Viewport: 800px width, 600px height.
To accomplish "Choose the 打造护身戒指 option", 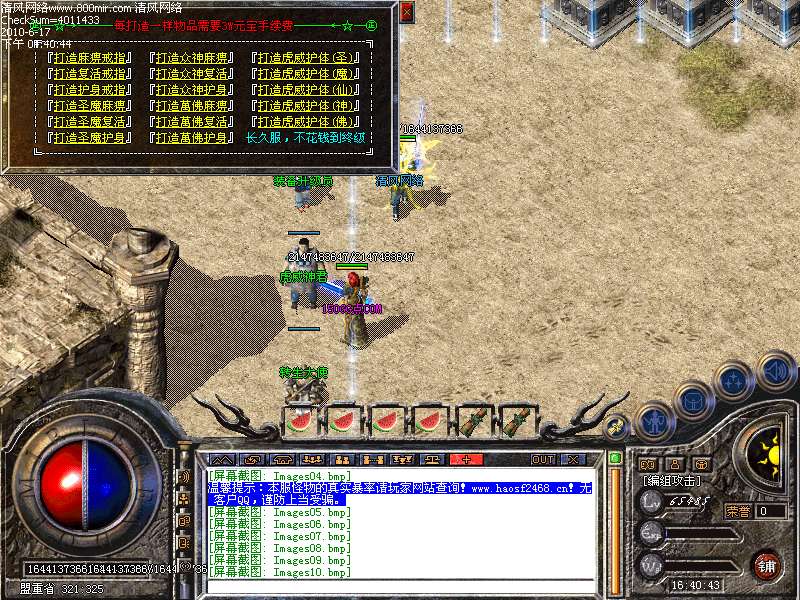I will (x=90, y=90).
